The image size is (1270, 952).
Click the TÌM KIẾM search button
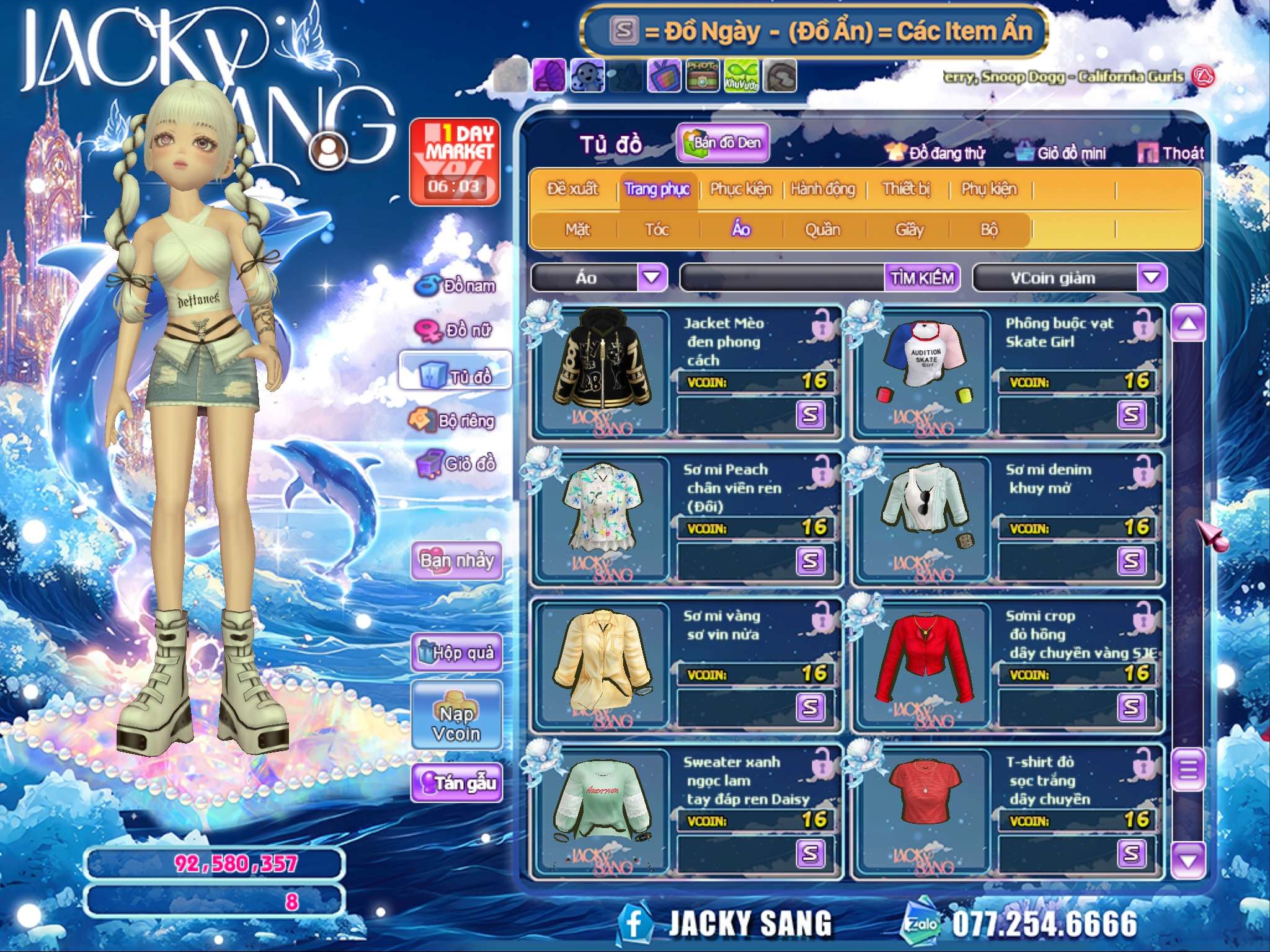click(921, 278)
